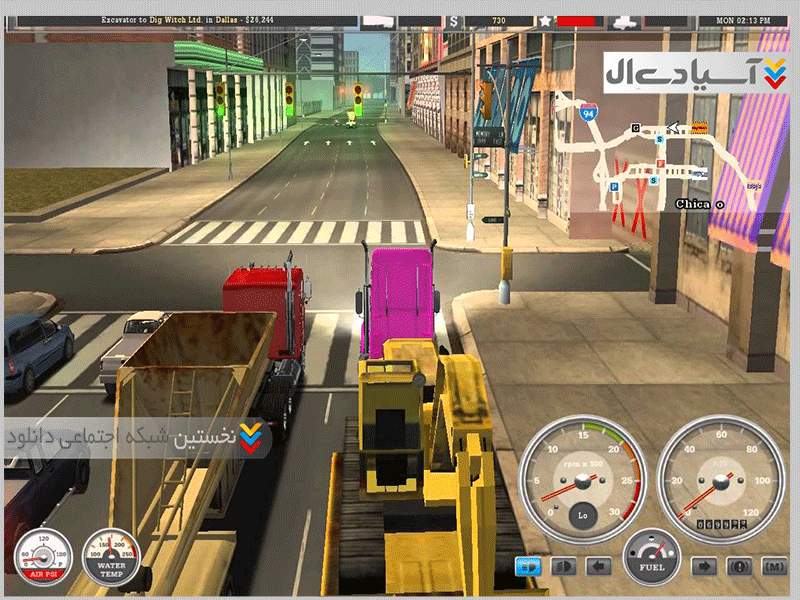Activate the left turn signal arrow
The height and width of the screenshot is (600, 800).
click(x=598, y=566)
